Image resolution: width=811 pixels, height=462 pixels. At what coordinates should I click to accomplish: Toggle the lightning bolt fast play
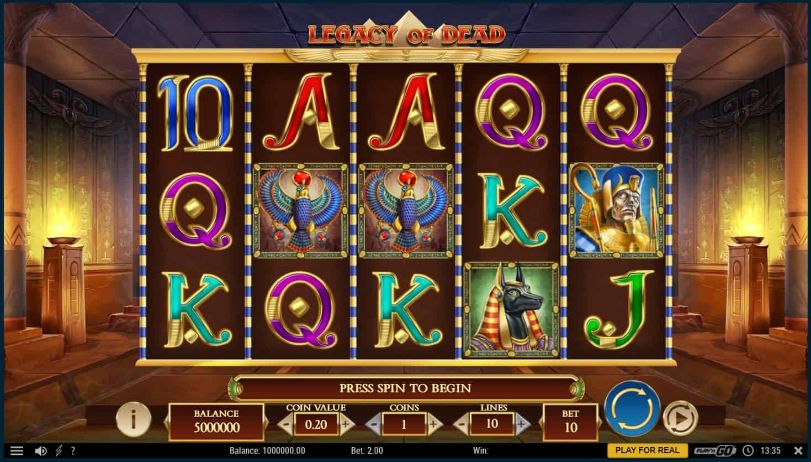pyautogui.click(x=58, y=451)
